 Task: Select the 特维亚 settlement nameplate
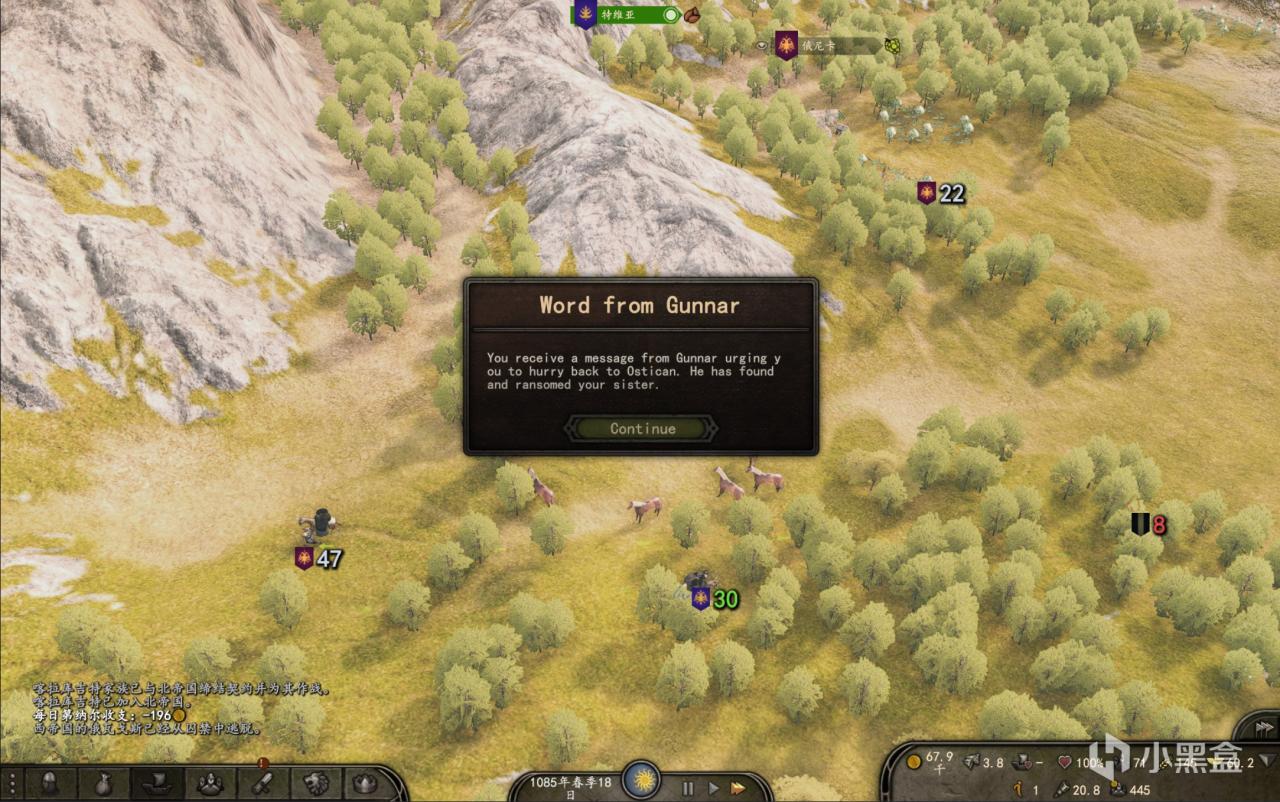[625, 15]
